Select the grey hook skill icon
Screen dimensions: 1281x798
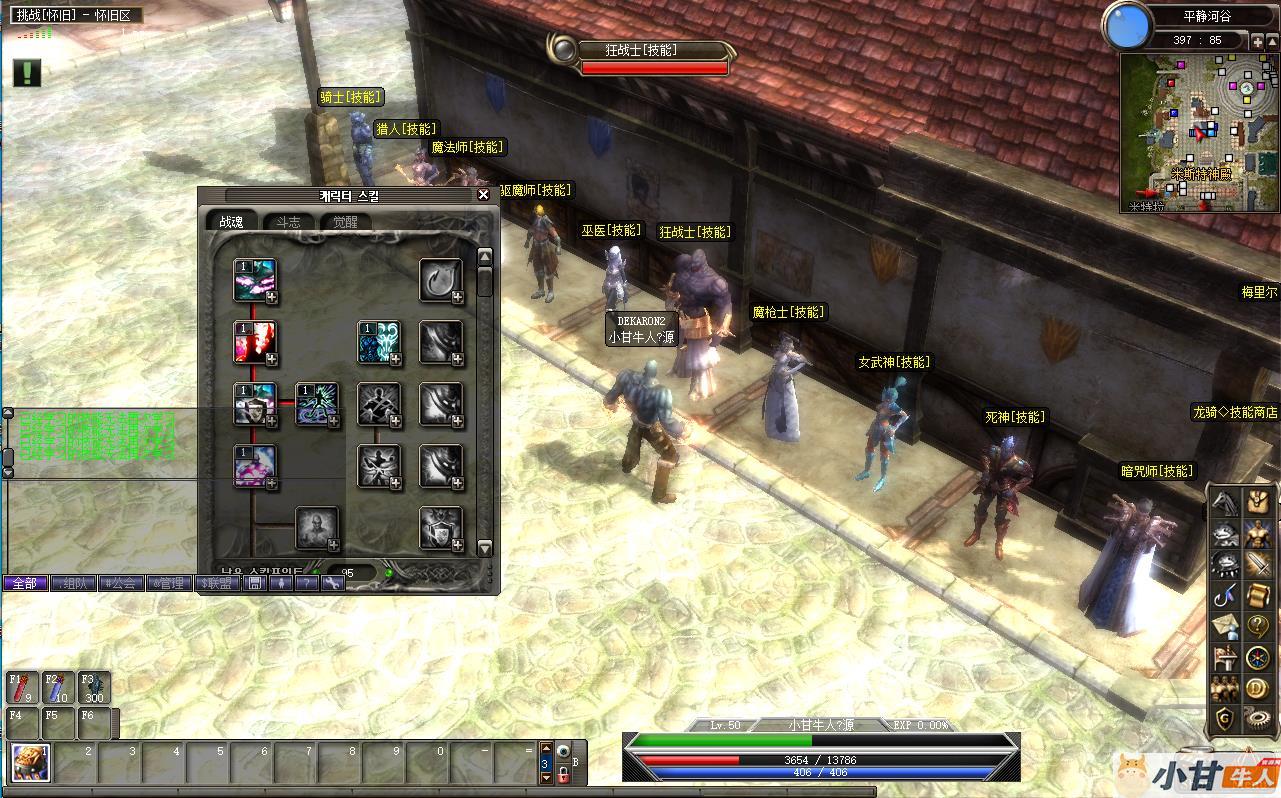[x=440, y=280]
